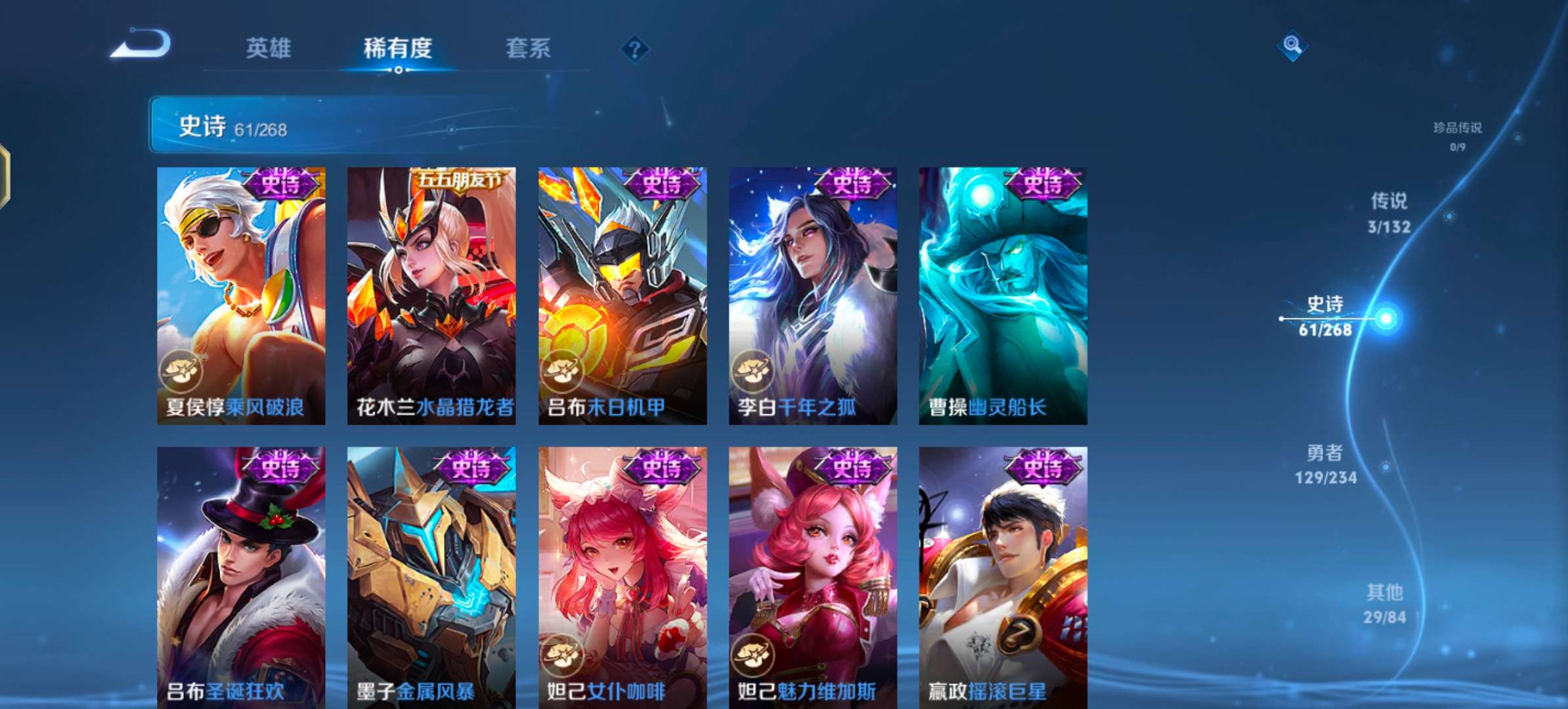Select 嬴政 摇滚巨星 skin card
1568x709 pixels.
point(1003,576)
